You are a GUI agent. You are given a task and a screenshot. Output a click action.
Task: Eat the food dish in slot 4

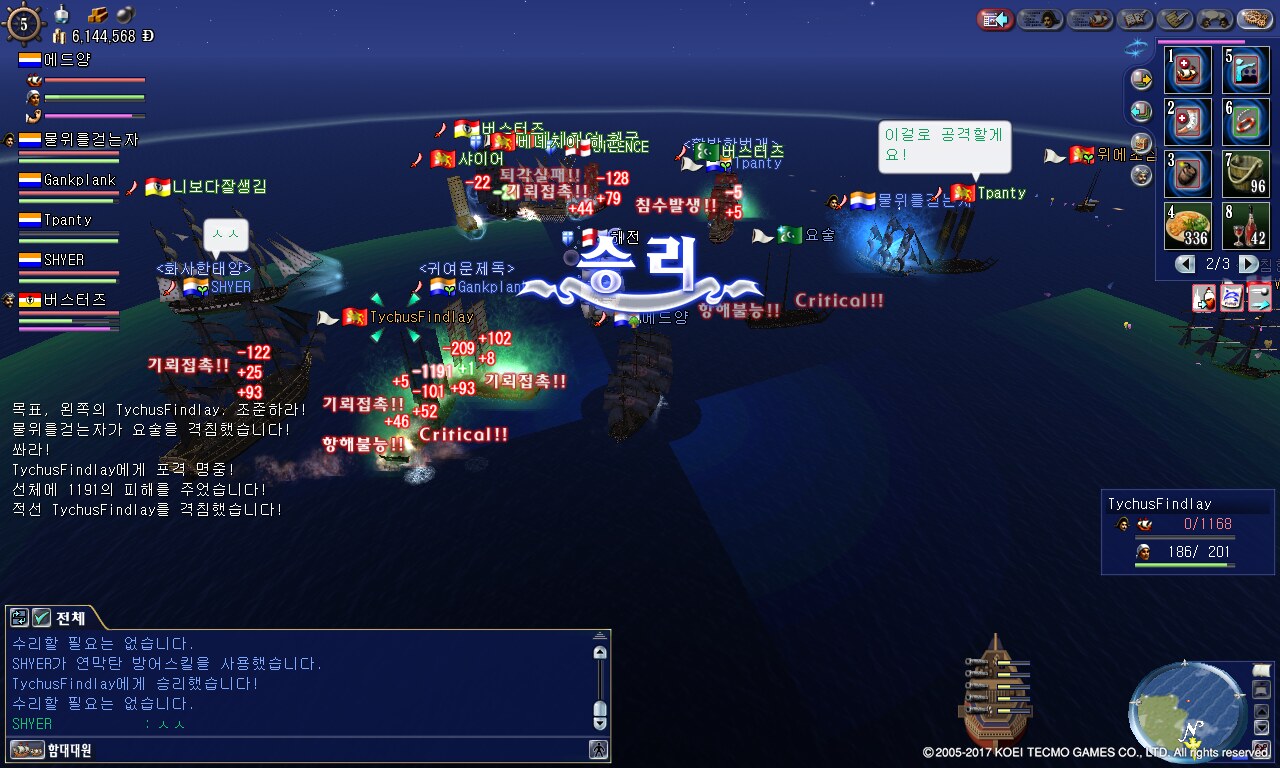point(1188,226)
